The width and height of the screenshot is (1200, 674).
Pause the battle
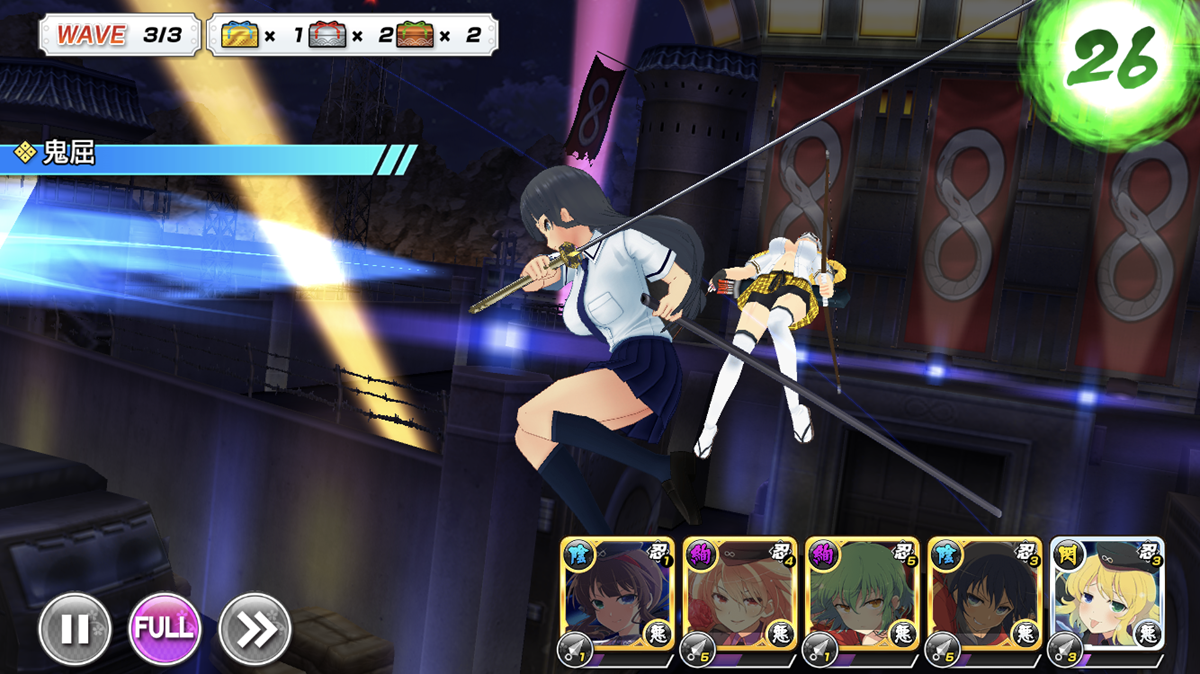75,629
